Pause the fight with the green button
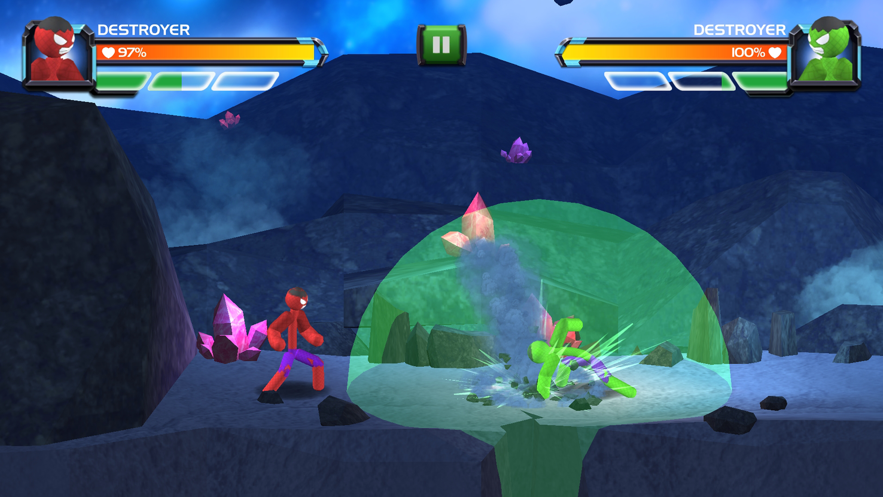The width and height of the screenshot is (883, 497). point(441,45)
